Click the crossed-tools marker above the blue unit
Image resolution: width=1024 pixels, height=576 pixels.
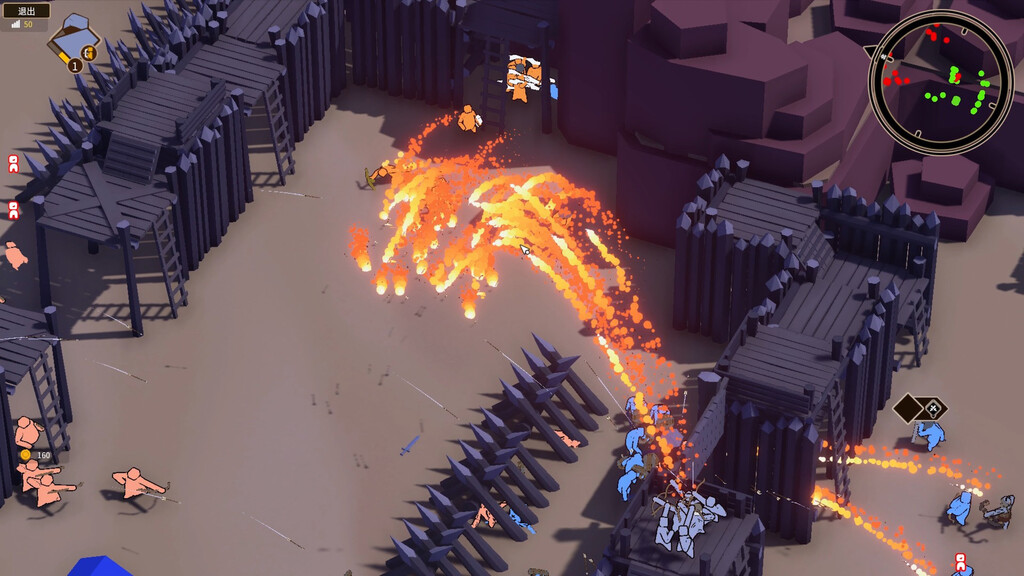[932, 408]
